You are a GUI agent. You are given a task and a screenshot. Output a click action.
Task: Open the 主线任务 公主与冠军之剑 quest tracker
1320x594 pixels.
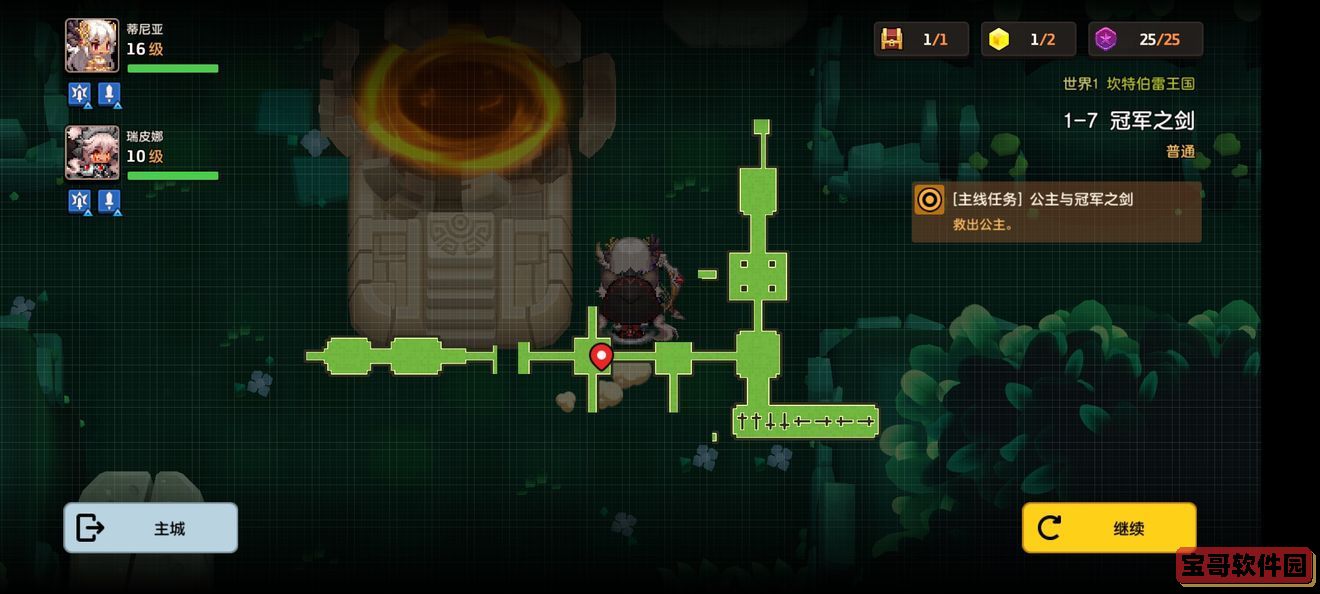point(1056,211)
